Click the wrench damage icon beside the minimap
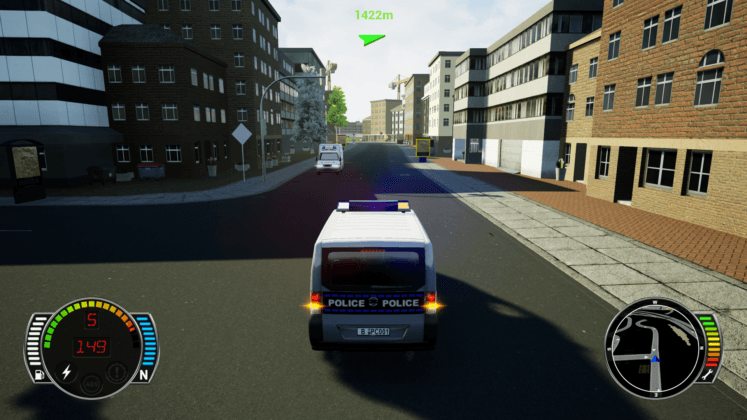 pyautogui.click(x=706, y=376)
